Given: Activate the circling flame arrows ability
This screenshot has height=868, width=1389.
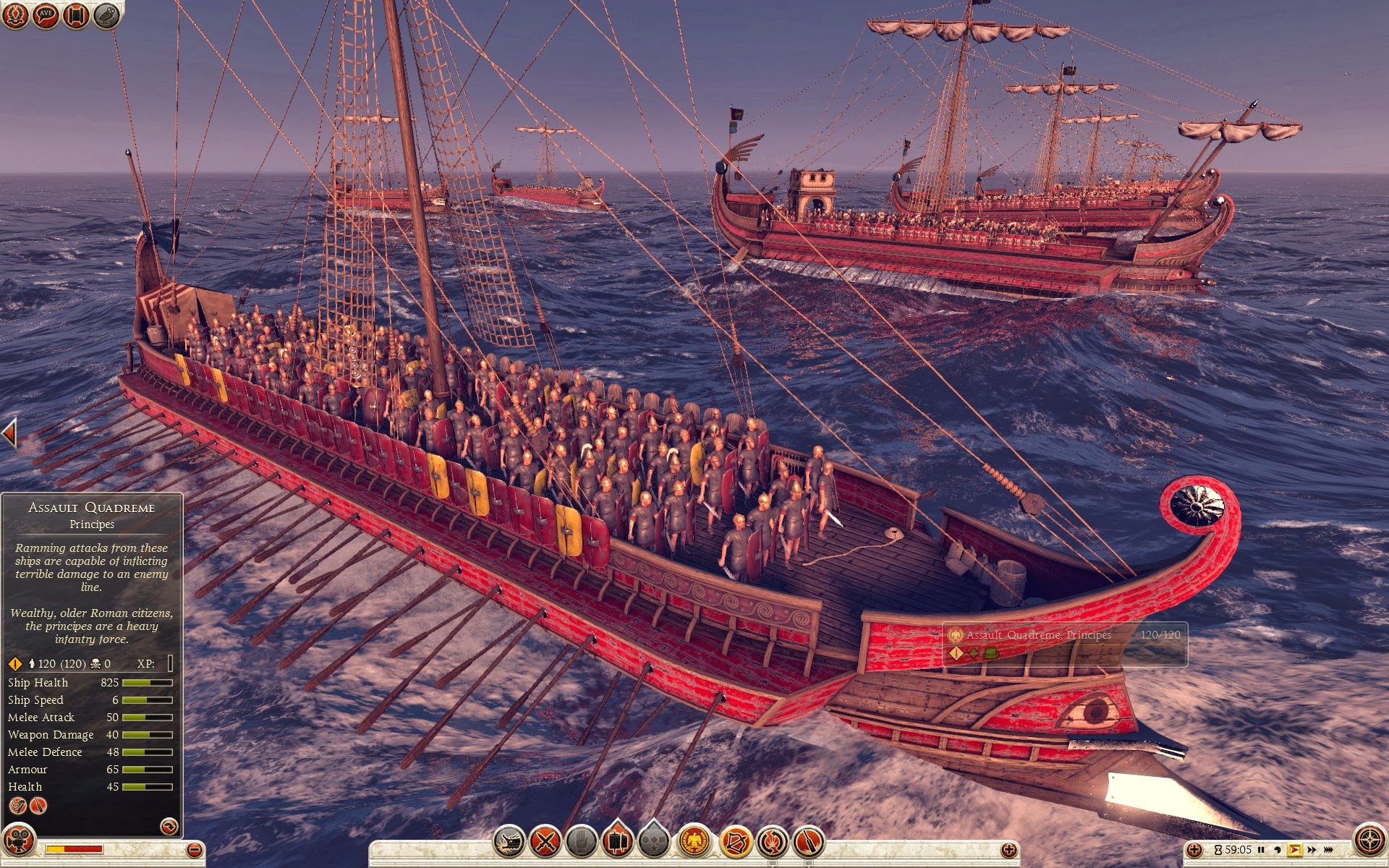Looking at the screenshot, I should coord(772,841).
